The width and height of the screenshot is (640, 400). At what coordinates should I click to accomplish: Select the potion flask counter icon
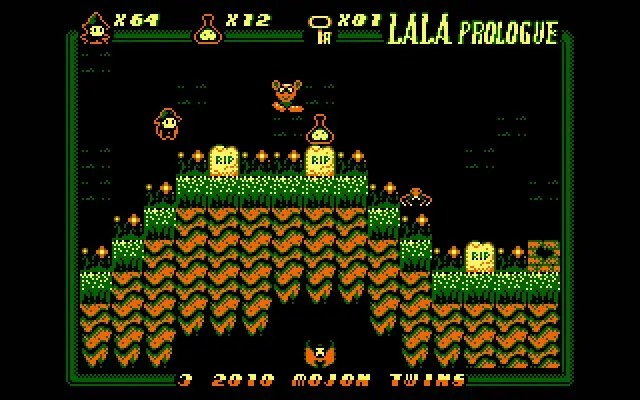[207, 28]
